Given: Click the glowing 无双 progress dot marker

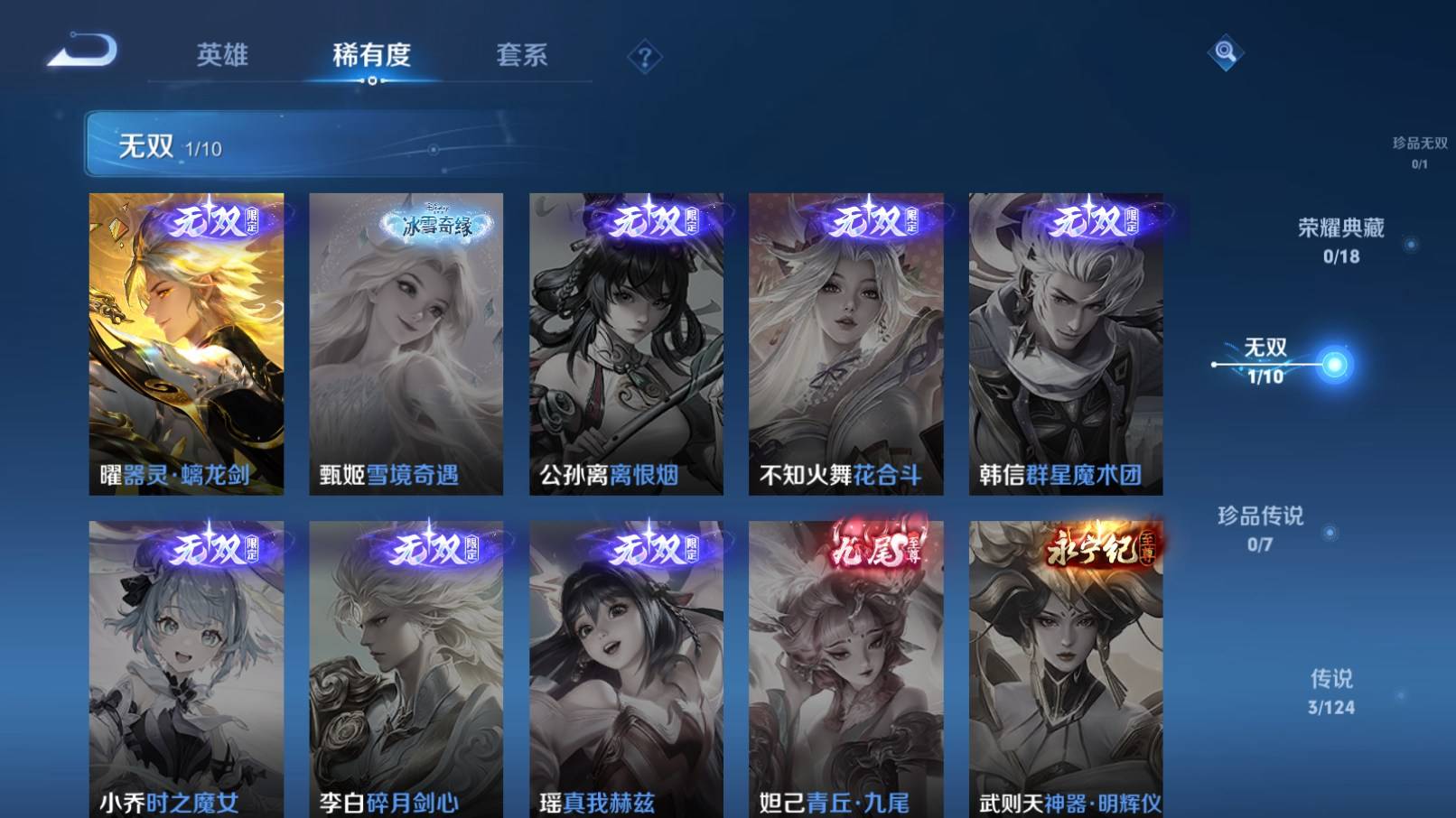Looking at the screenshot, I should tap(1335, 362).
